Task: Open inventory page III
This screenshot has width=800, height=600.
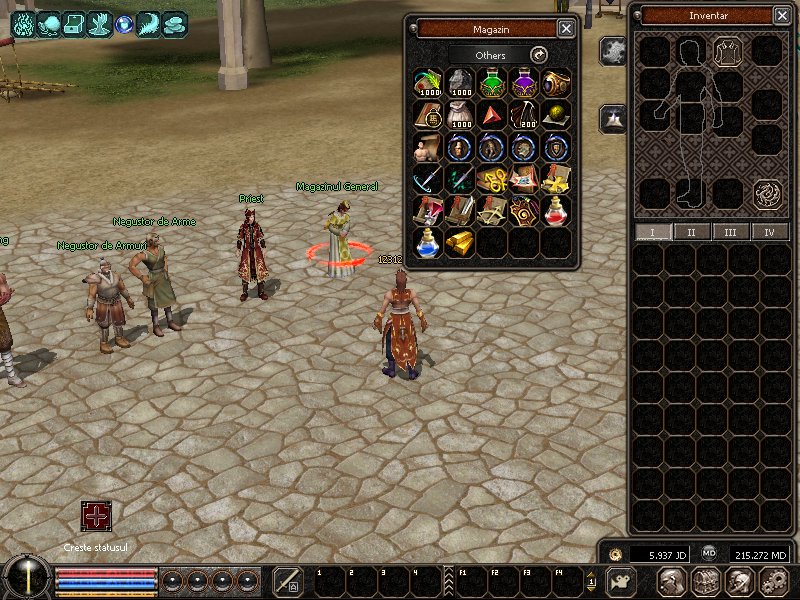Action: 730,232
